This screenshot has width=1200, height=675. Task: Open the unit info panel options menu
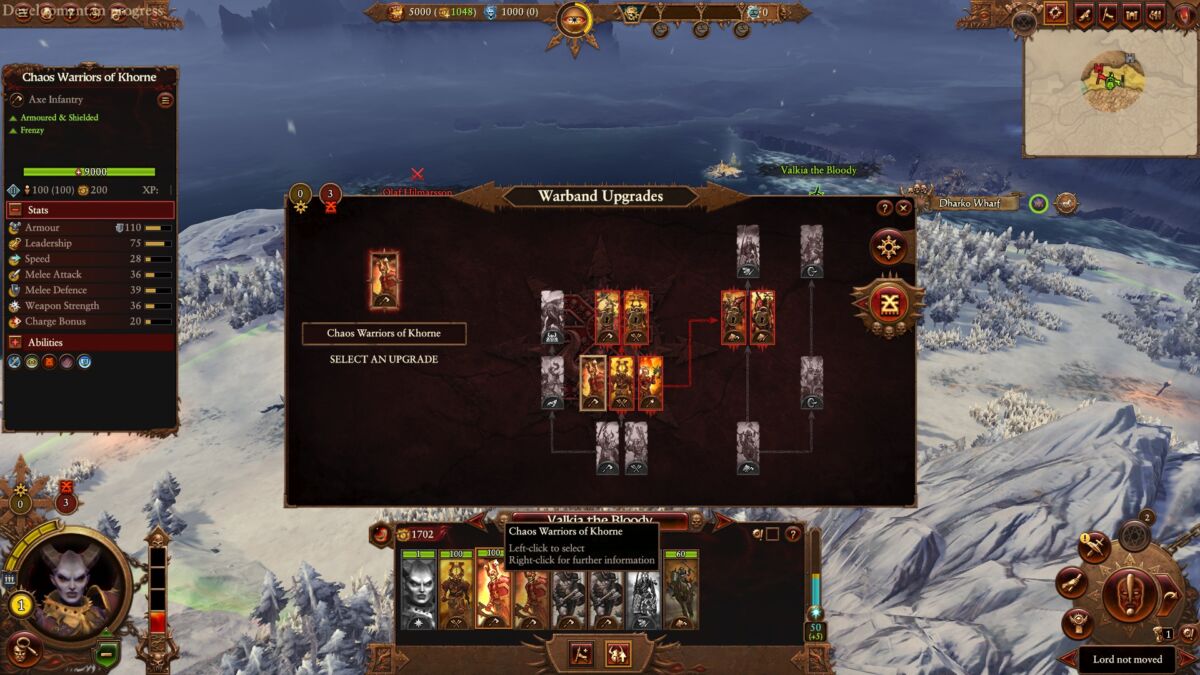[165, 100]
